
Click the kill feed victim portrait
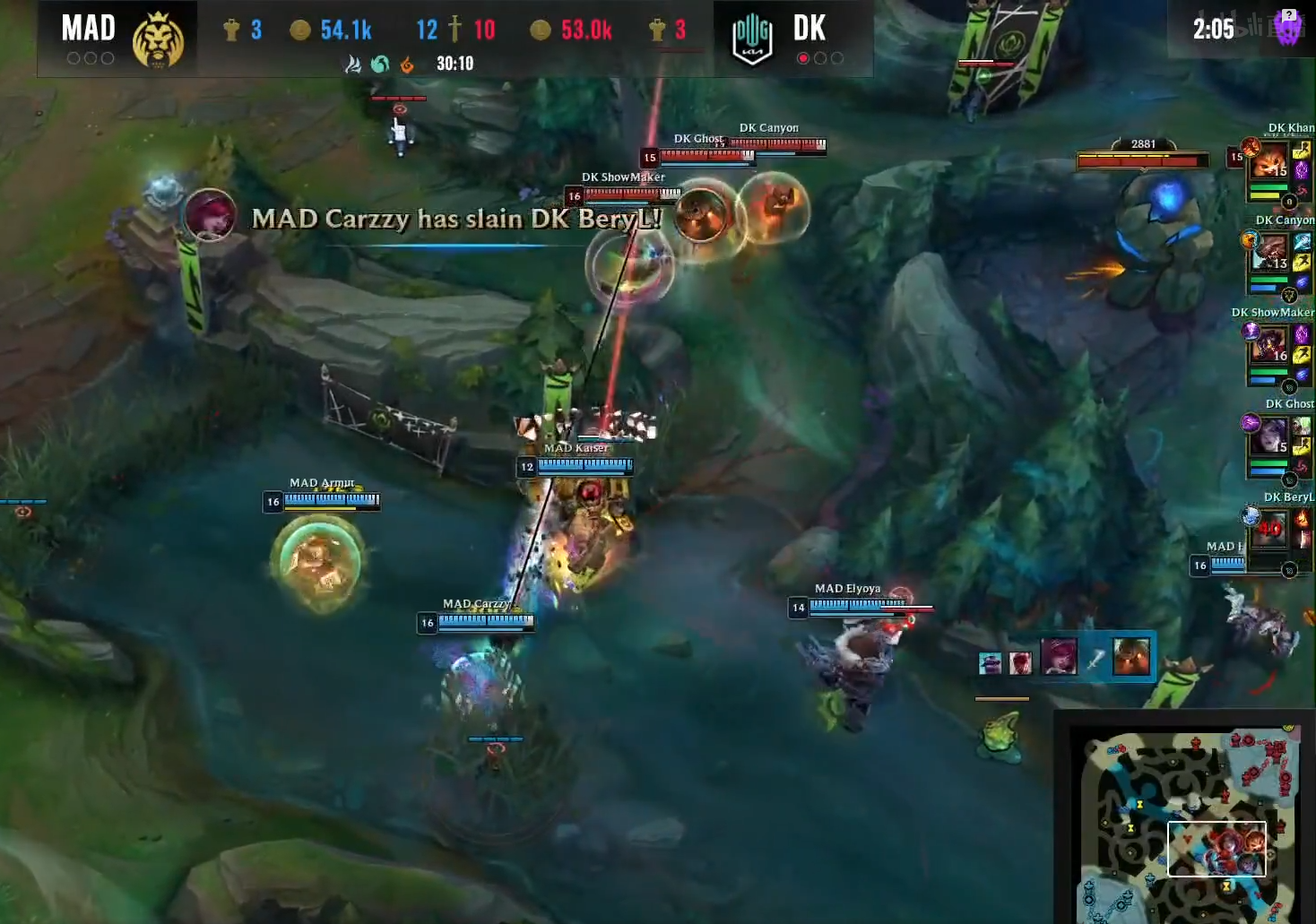tap(1130, 657)
